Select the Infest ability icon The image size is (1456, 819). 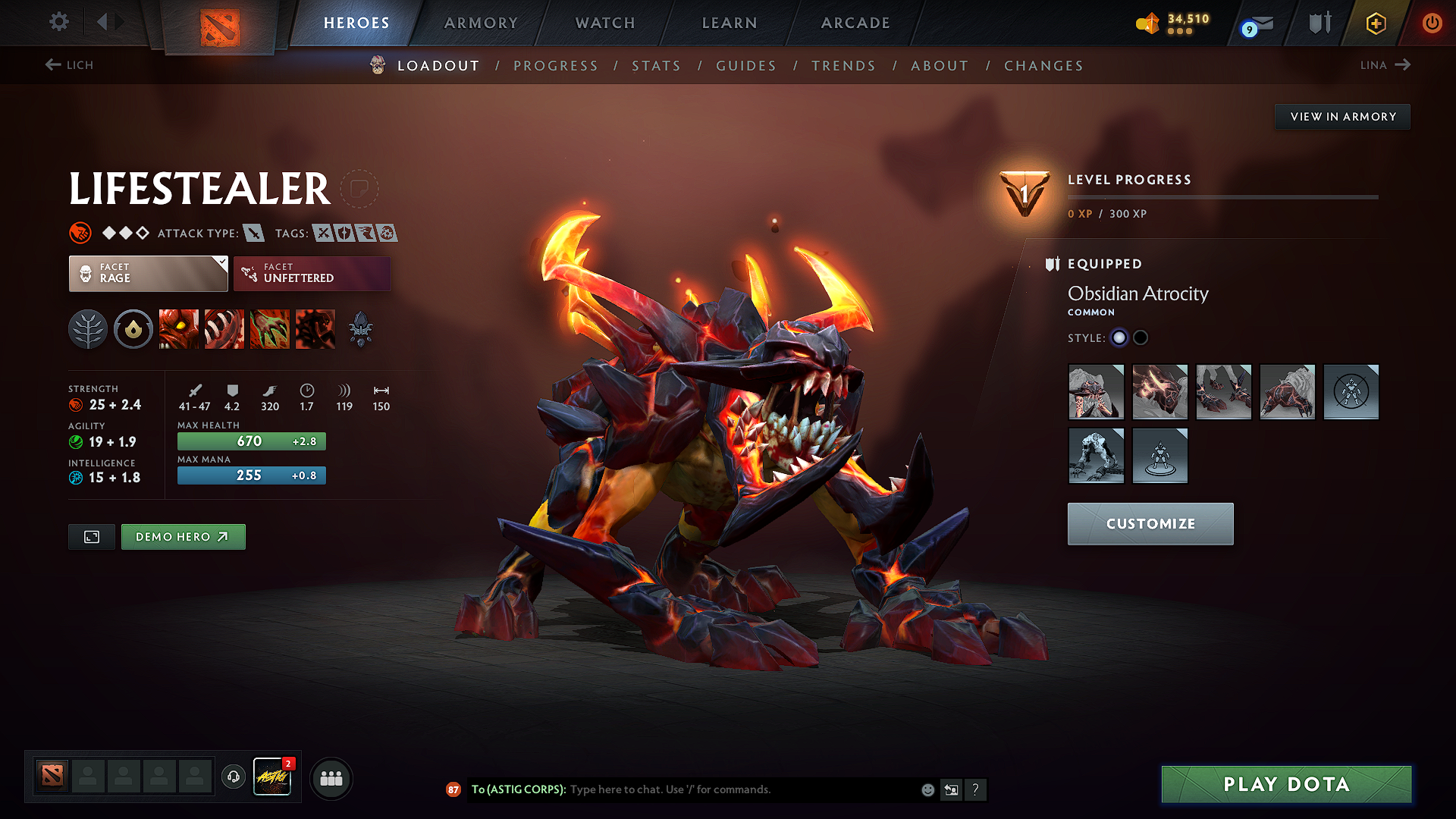(315, 329)
